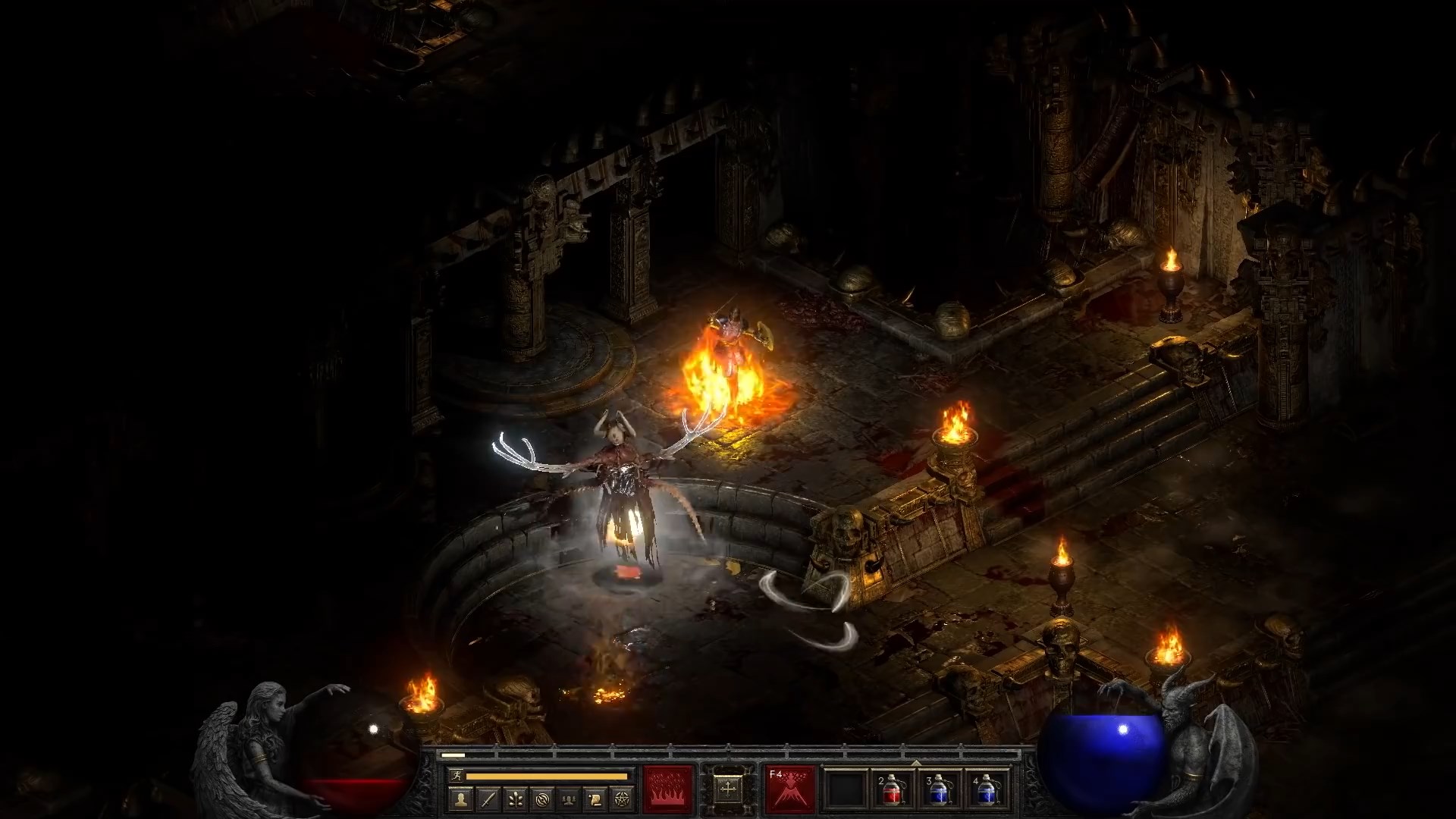This screenshot has width=1456, height=819.
Task: Drink the red potion in belt slot 2
Action: (x=893, y=790)
